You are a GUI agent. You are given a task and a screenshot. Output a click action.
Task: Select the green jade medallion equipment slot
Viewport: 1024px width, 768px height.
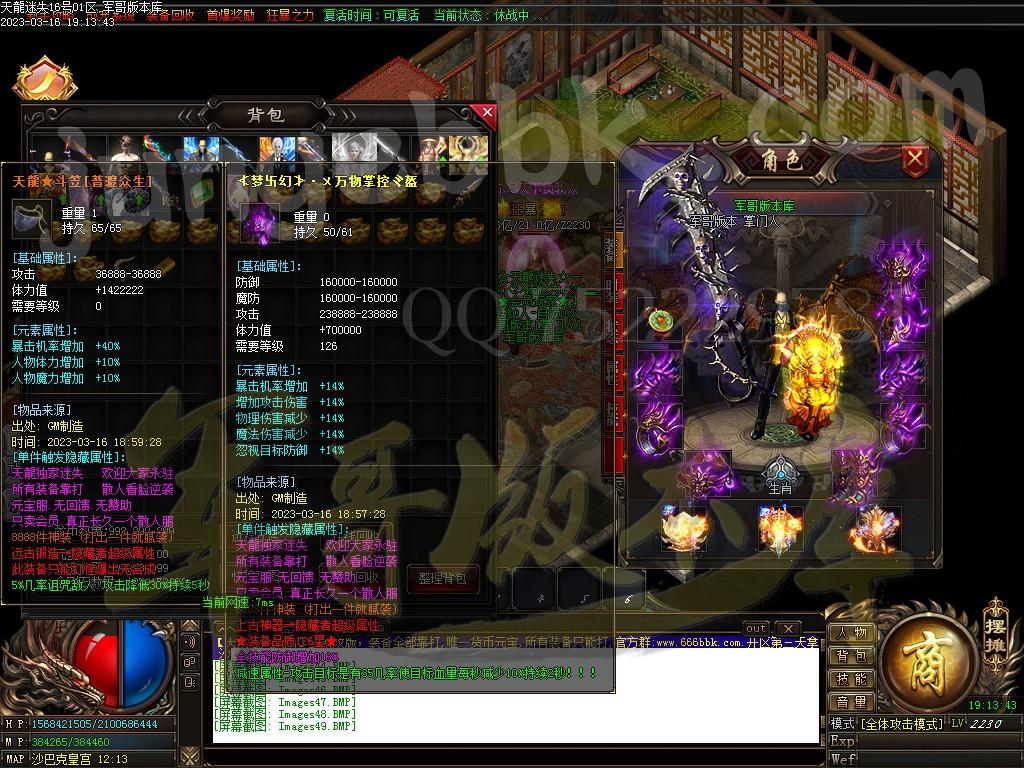pos(659,321)
